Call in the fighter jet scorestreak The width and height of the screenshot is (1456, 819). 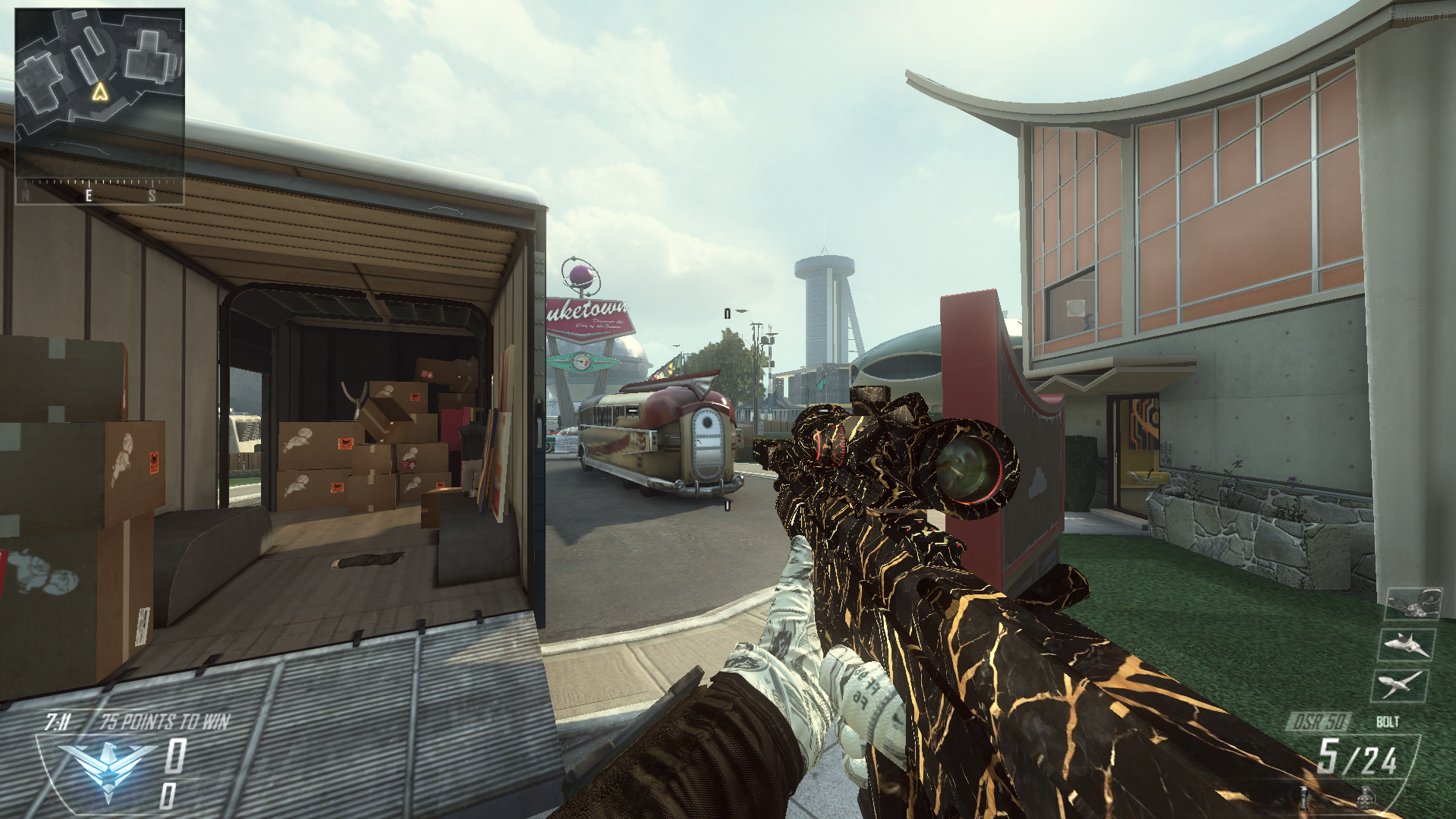coord(1406,644)
